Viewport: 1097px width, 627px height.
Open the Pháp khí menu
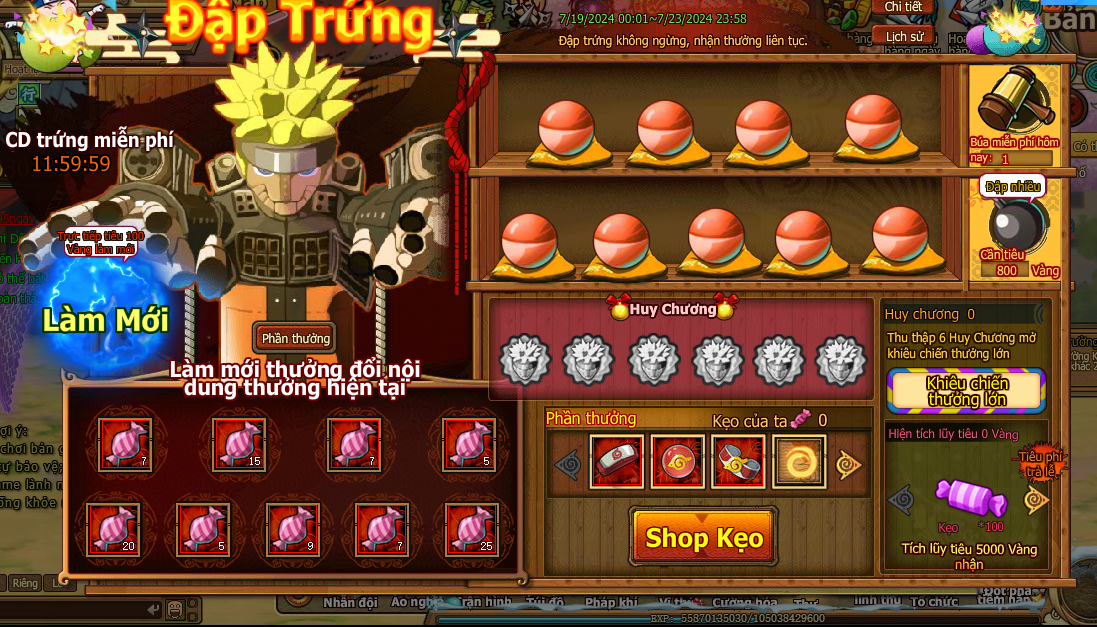tap(610, 603)
